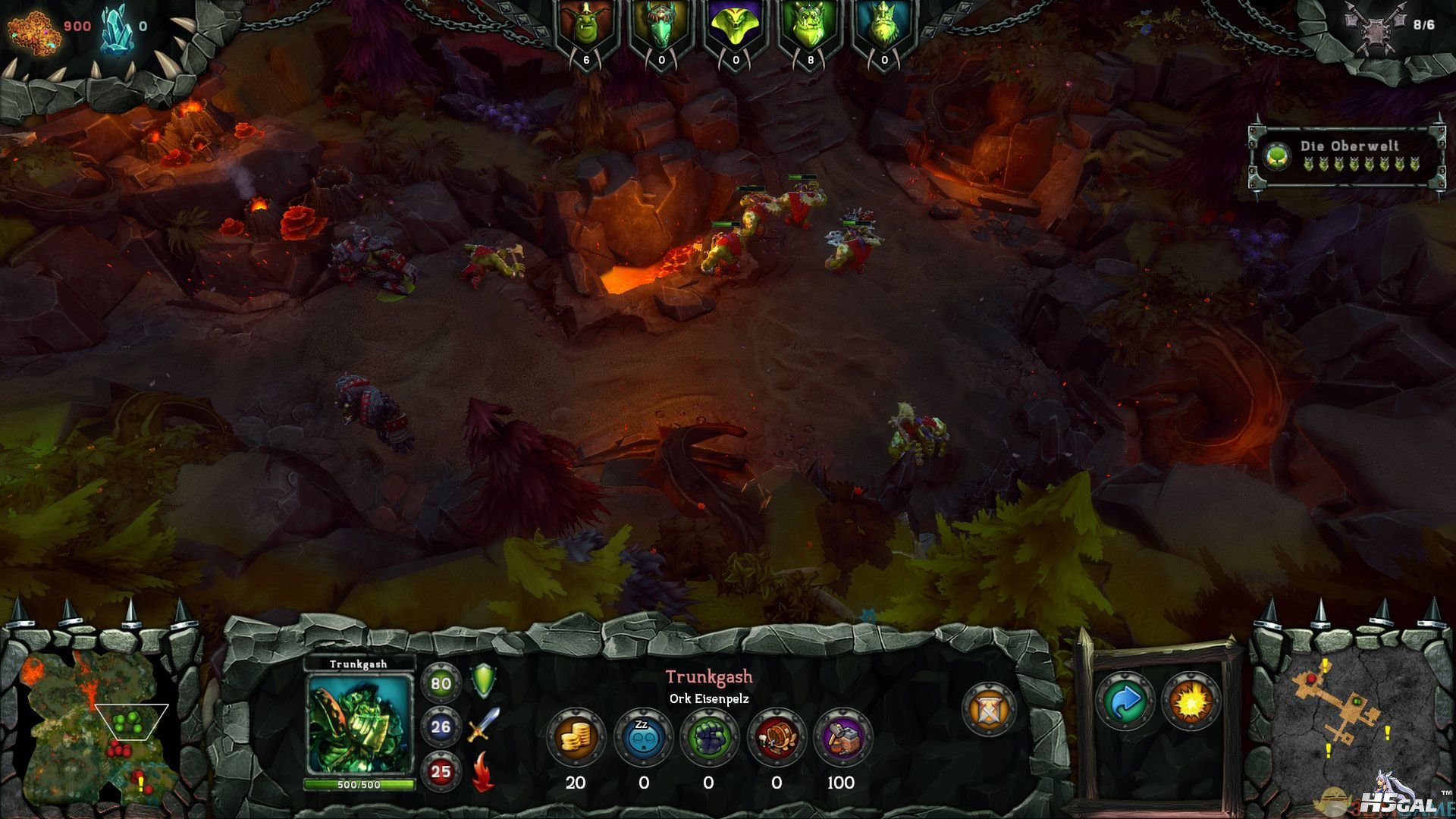Click the sleeping face rest icon
Image resolution: width=1456 pixels, height=819 pixels.
coord(642,736)
